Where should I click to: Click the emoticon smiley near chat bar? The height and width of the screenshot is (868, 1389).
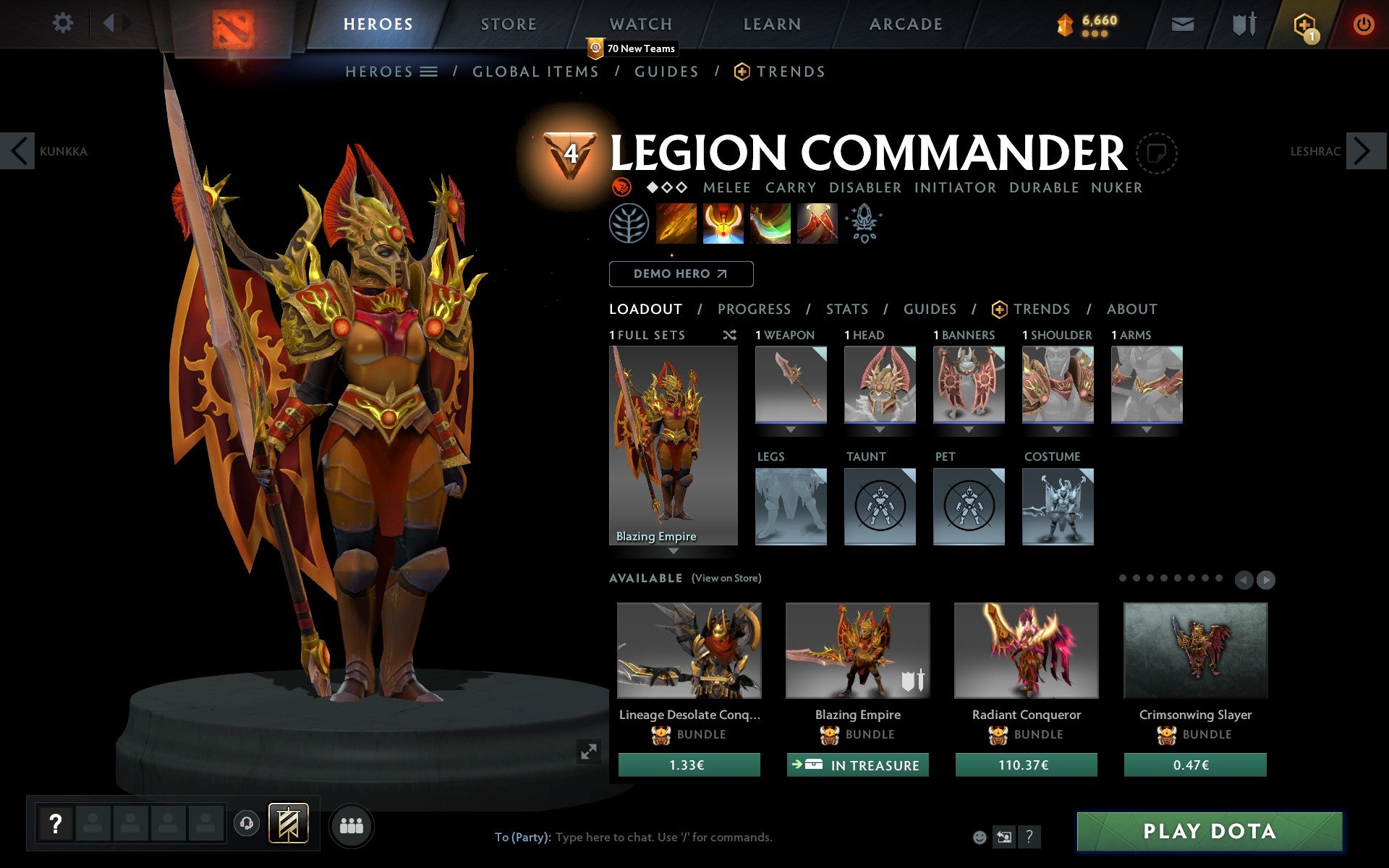coord(980,836)
